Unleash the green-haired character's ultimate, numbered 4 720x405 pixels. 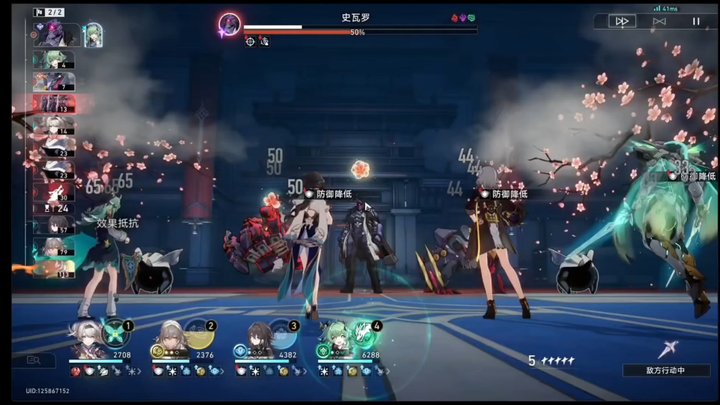click(366, 332)
